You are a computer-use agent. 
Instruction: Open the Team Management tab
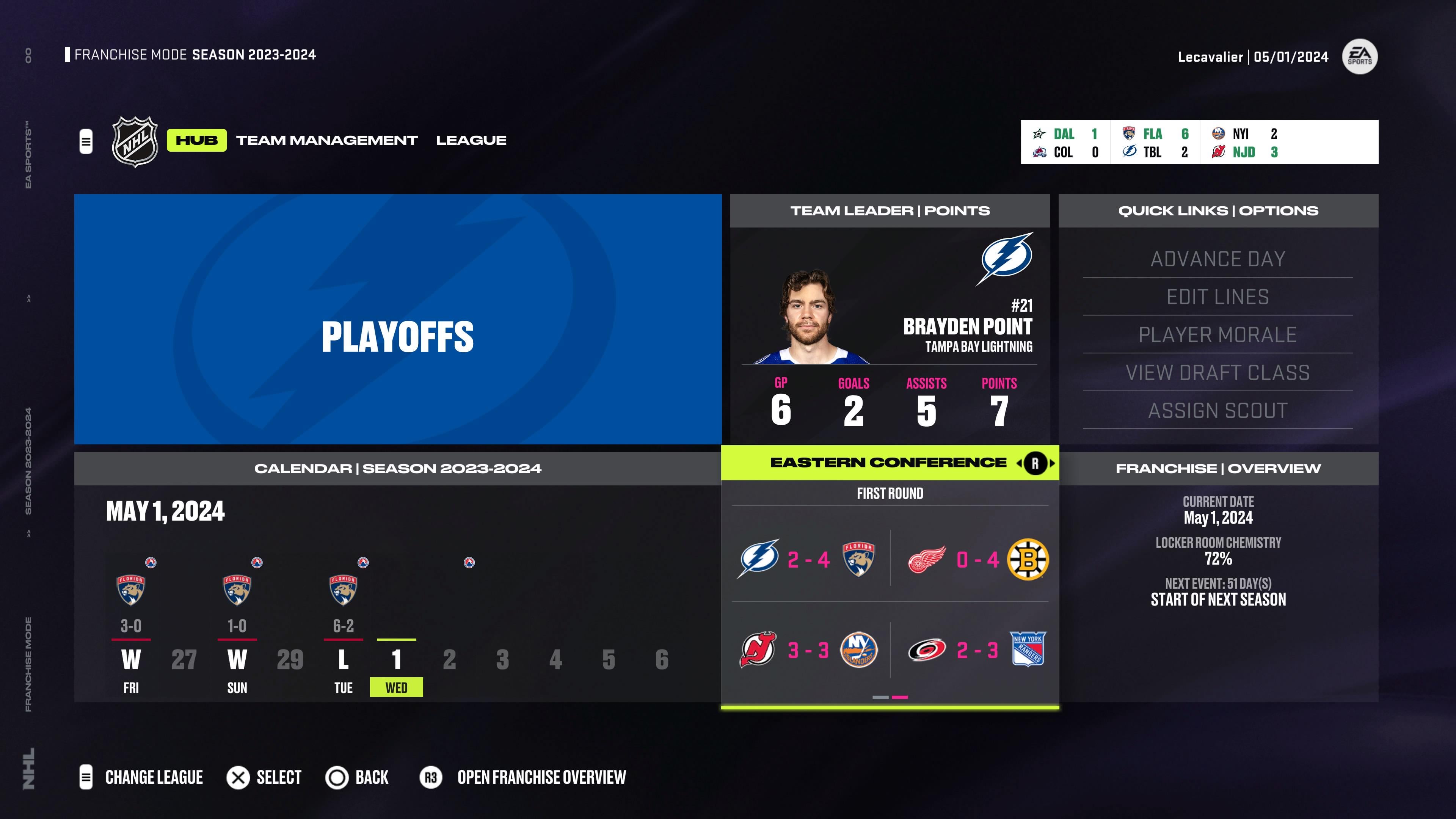(327, 140)
